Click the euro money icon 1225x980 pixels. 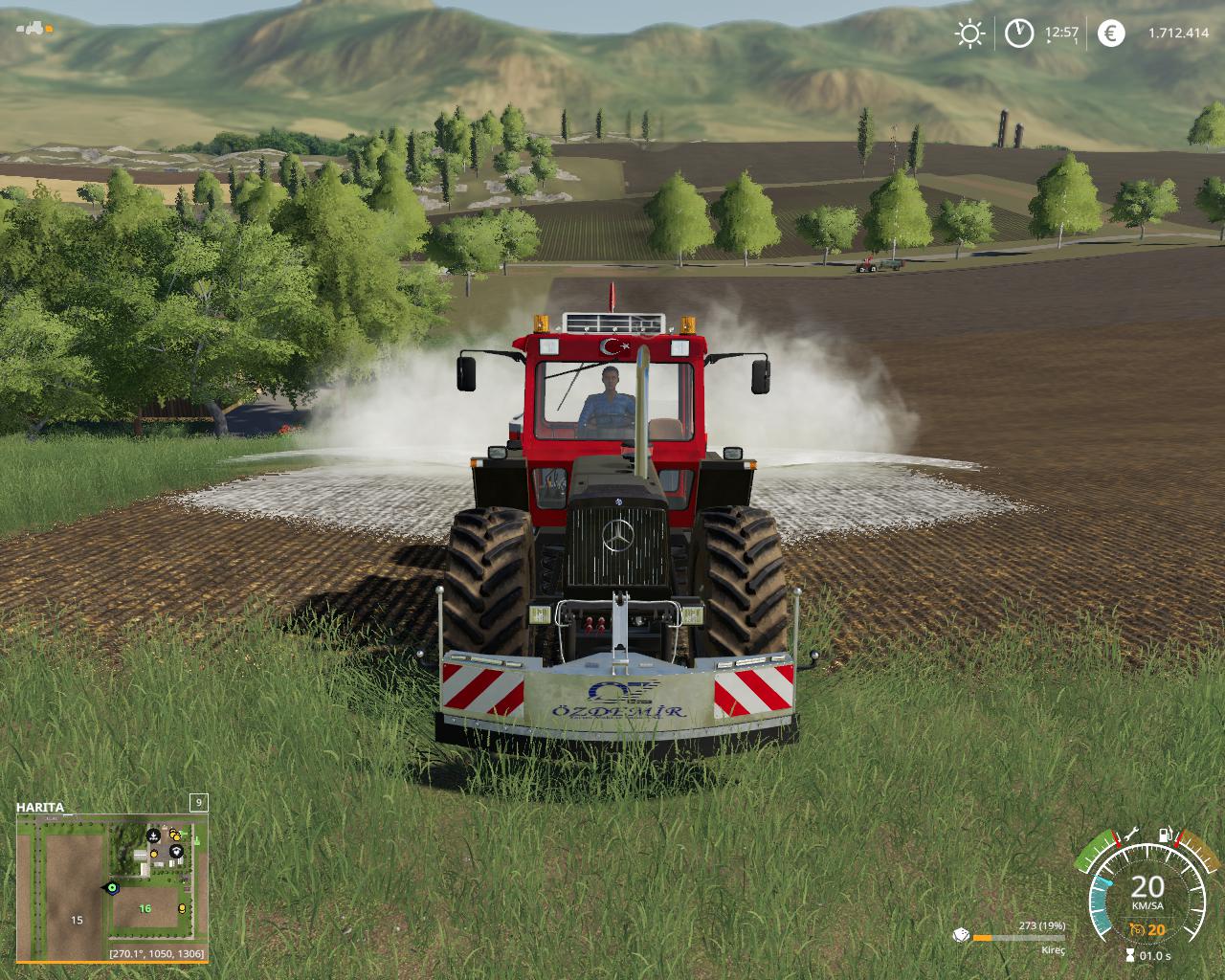coord(1111,33)
